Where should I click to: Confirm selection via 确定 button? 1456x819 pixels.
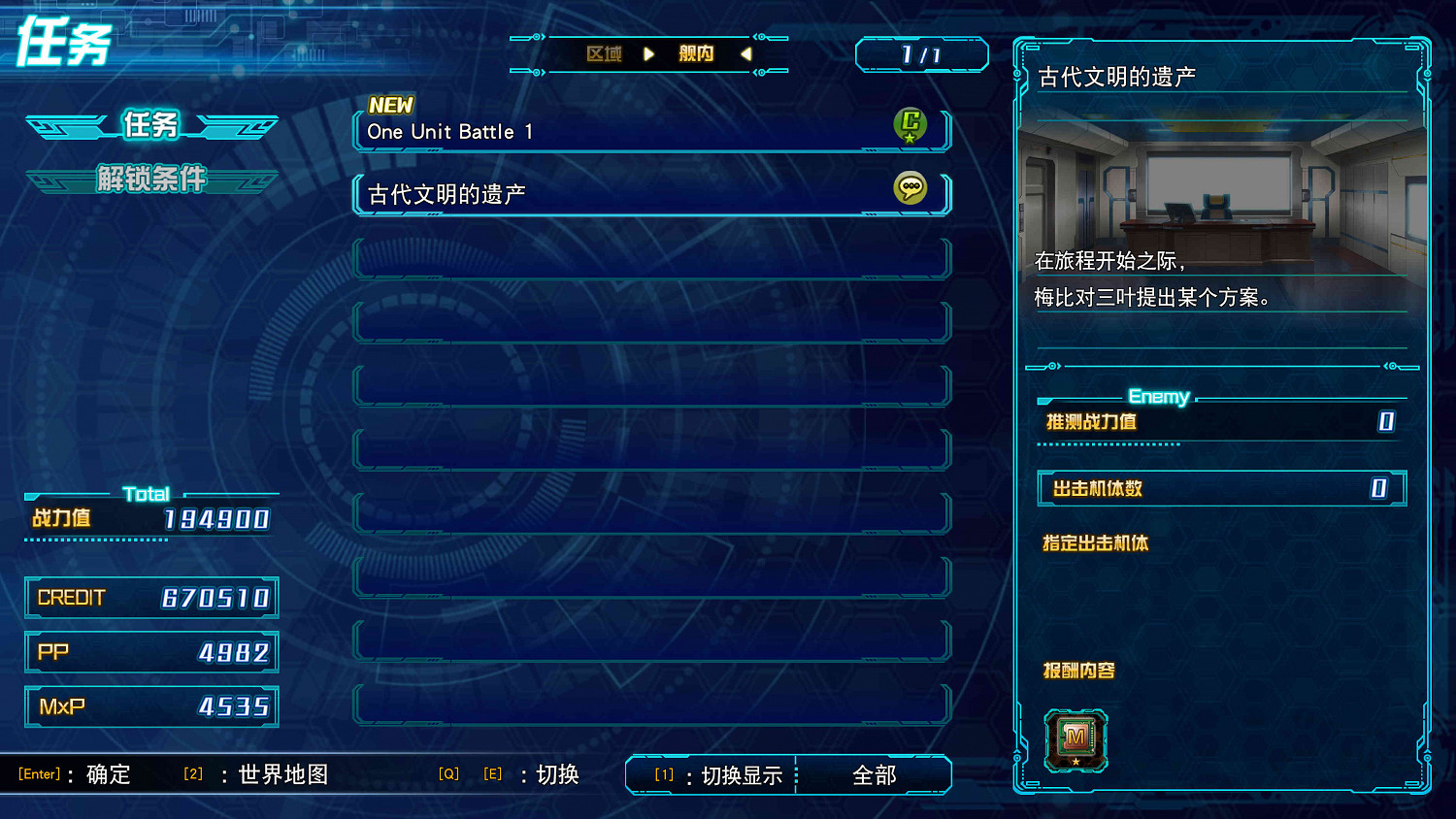tap(107, 774)
